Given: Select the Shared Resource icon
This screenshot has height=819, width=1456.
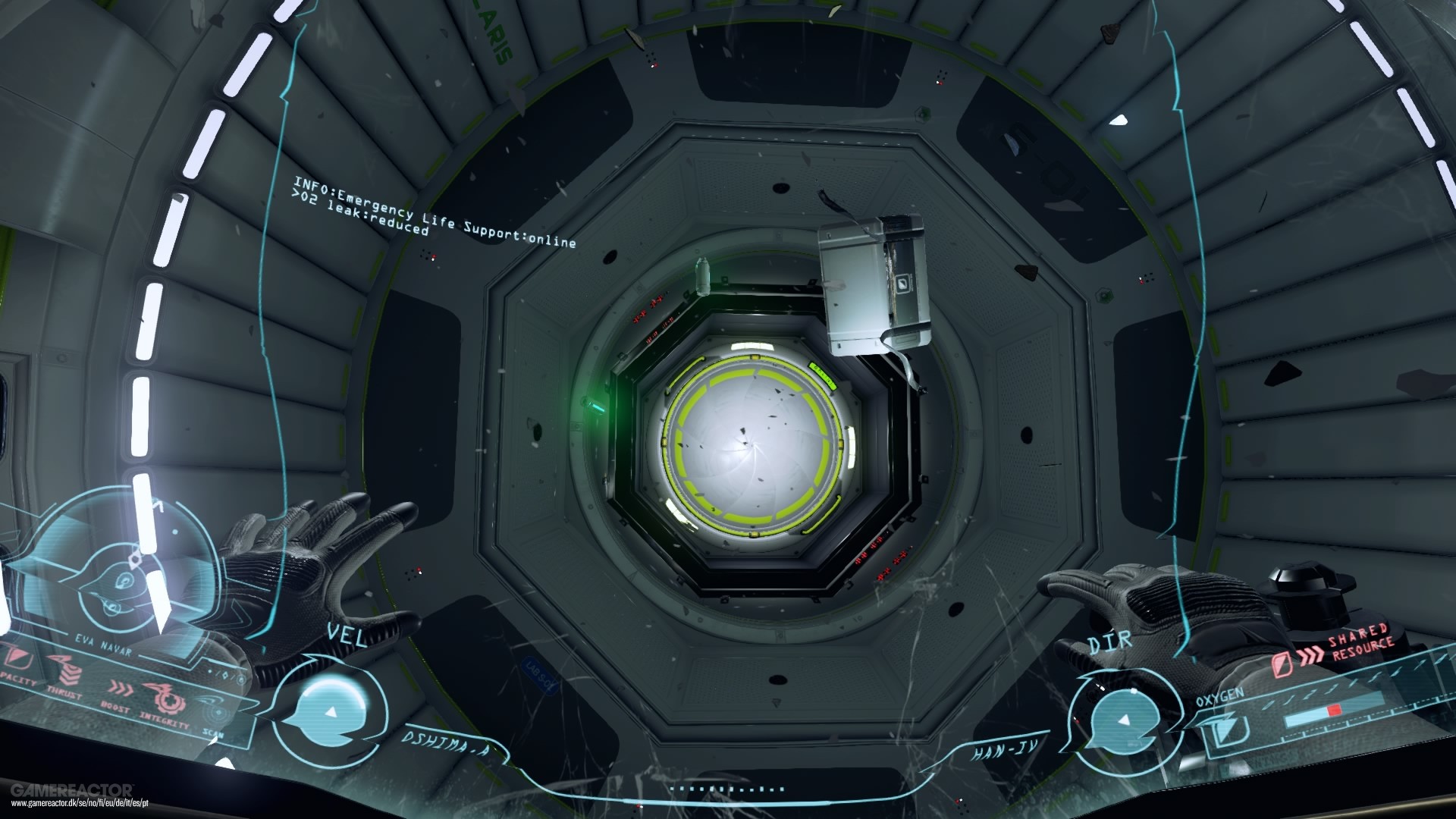Looking at the screenshot, I should click(1282, 664).
